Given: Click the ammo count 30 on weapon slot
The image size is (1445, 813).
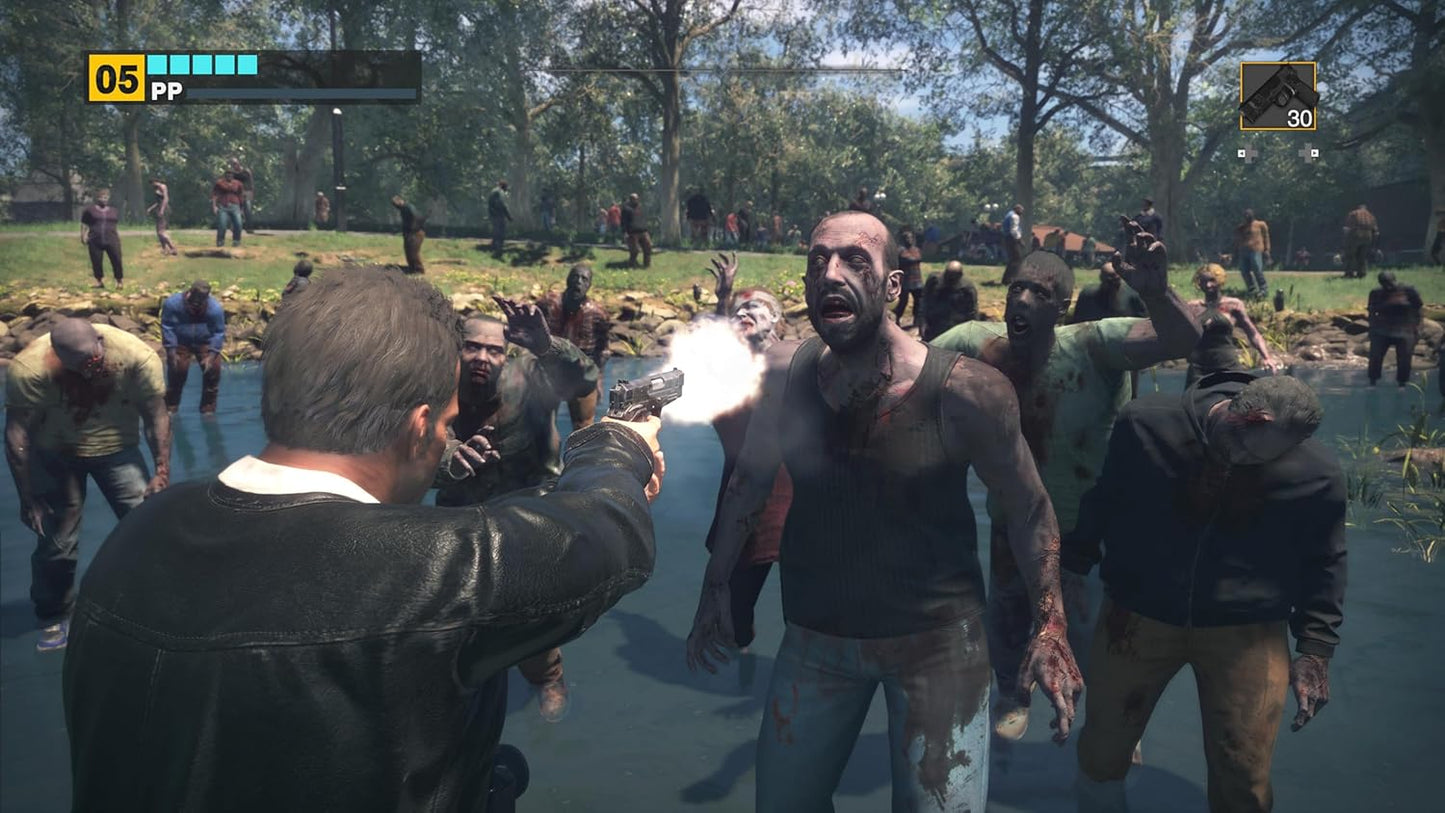Looking at the screenshot, I should point(1299,117).
